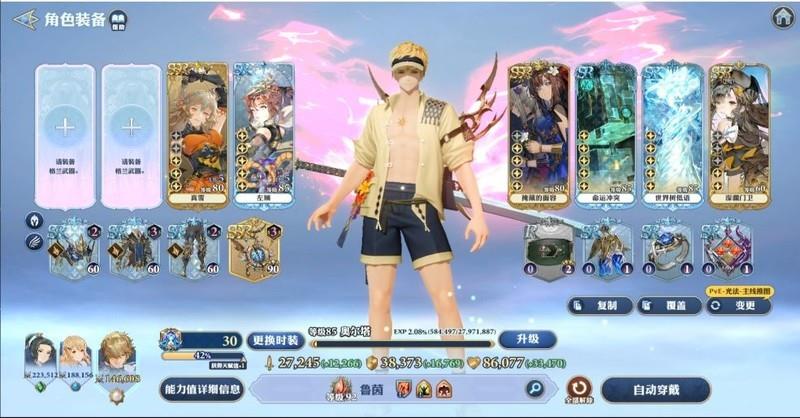Open 能力值详细信息 stat details
The height and width of the screenshot is (418, 800).
(202, 389)
